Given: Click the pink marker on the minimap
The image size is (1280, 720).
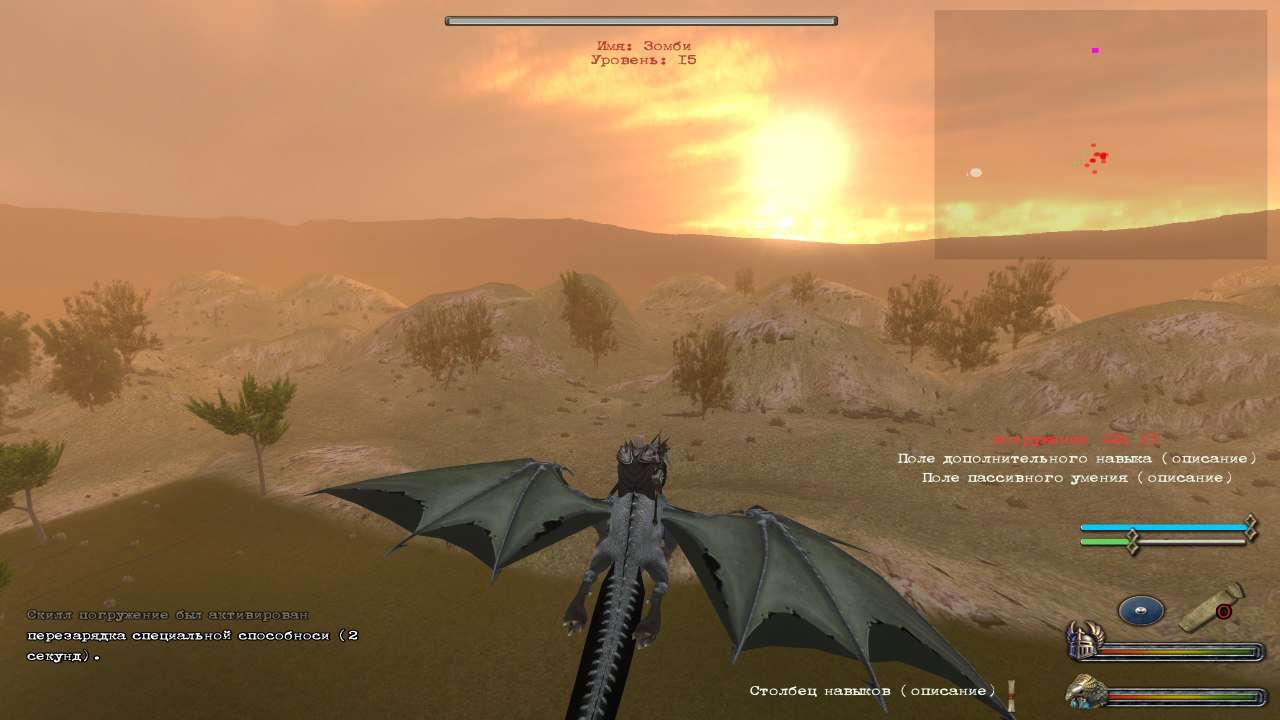Looking at the screenshot, I should coord(1095,50).
